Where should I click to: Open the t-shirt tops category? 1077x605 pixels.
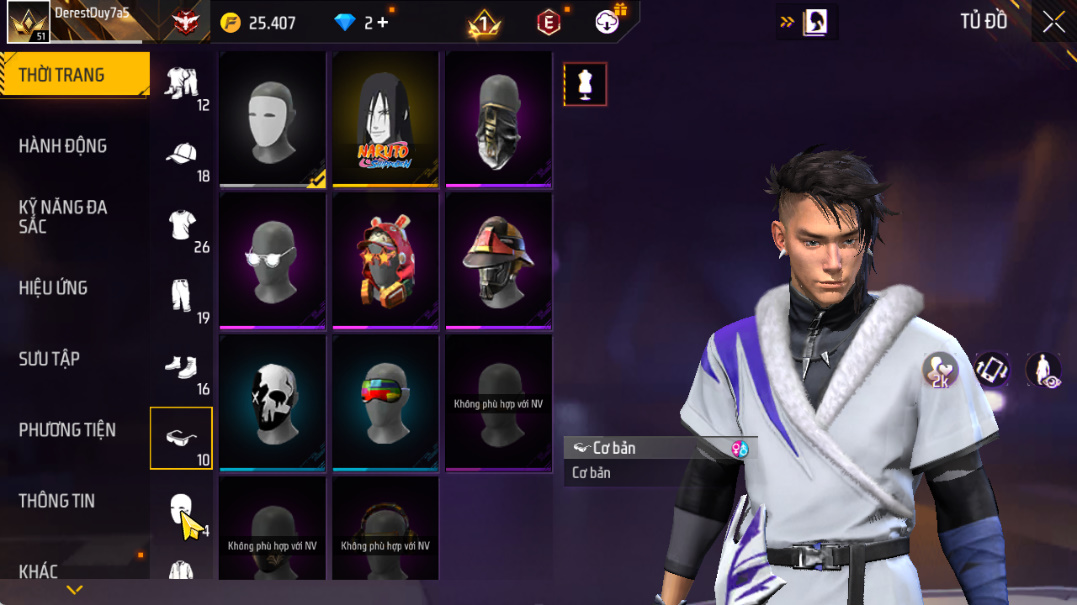coord(181,225)
